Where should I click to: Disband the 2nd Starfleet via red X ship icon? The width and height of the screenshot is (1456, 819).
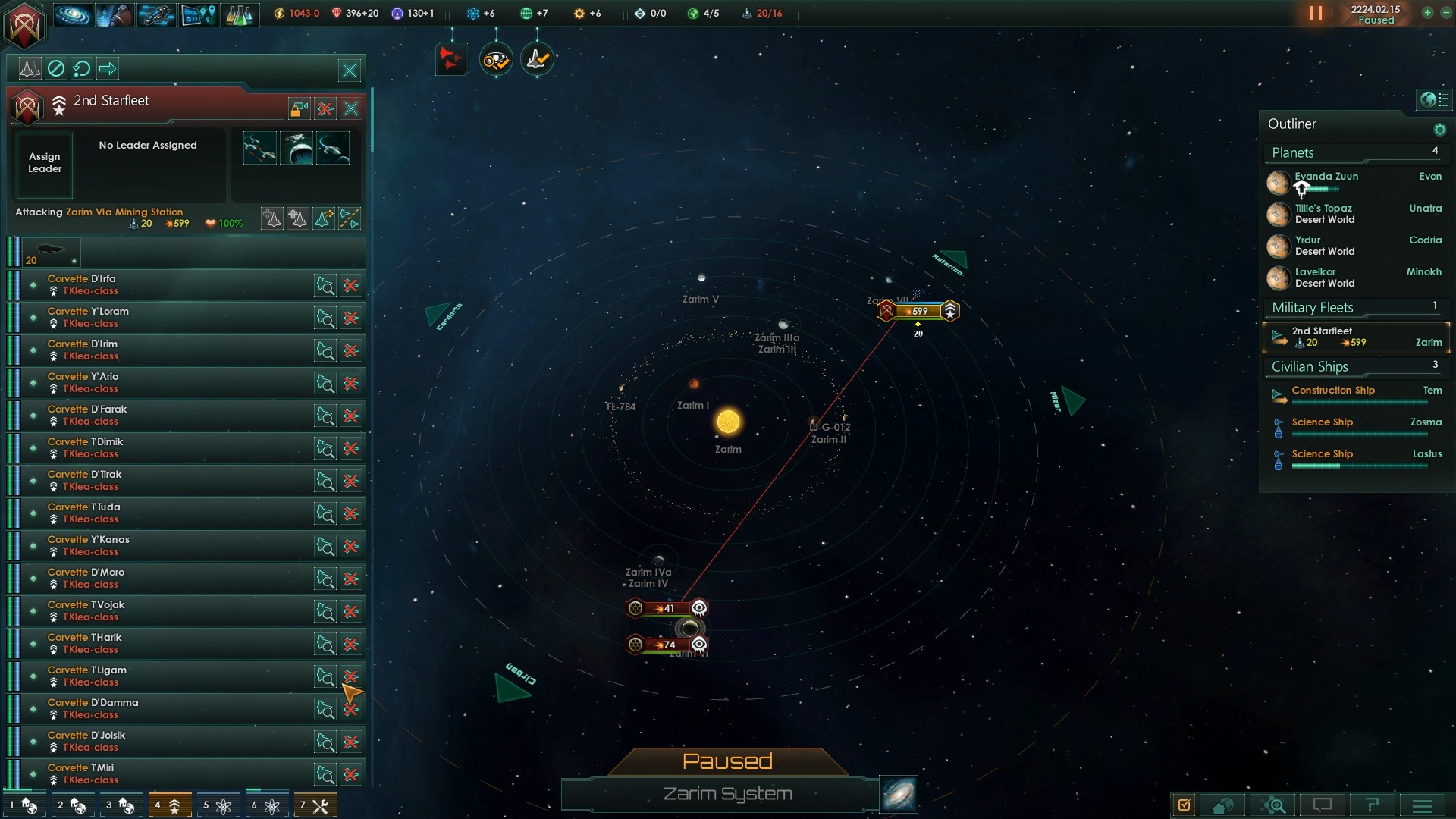pos(325,108)
